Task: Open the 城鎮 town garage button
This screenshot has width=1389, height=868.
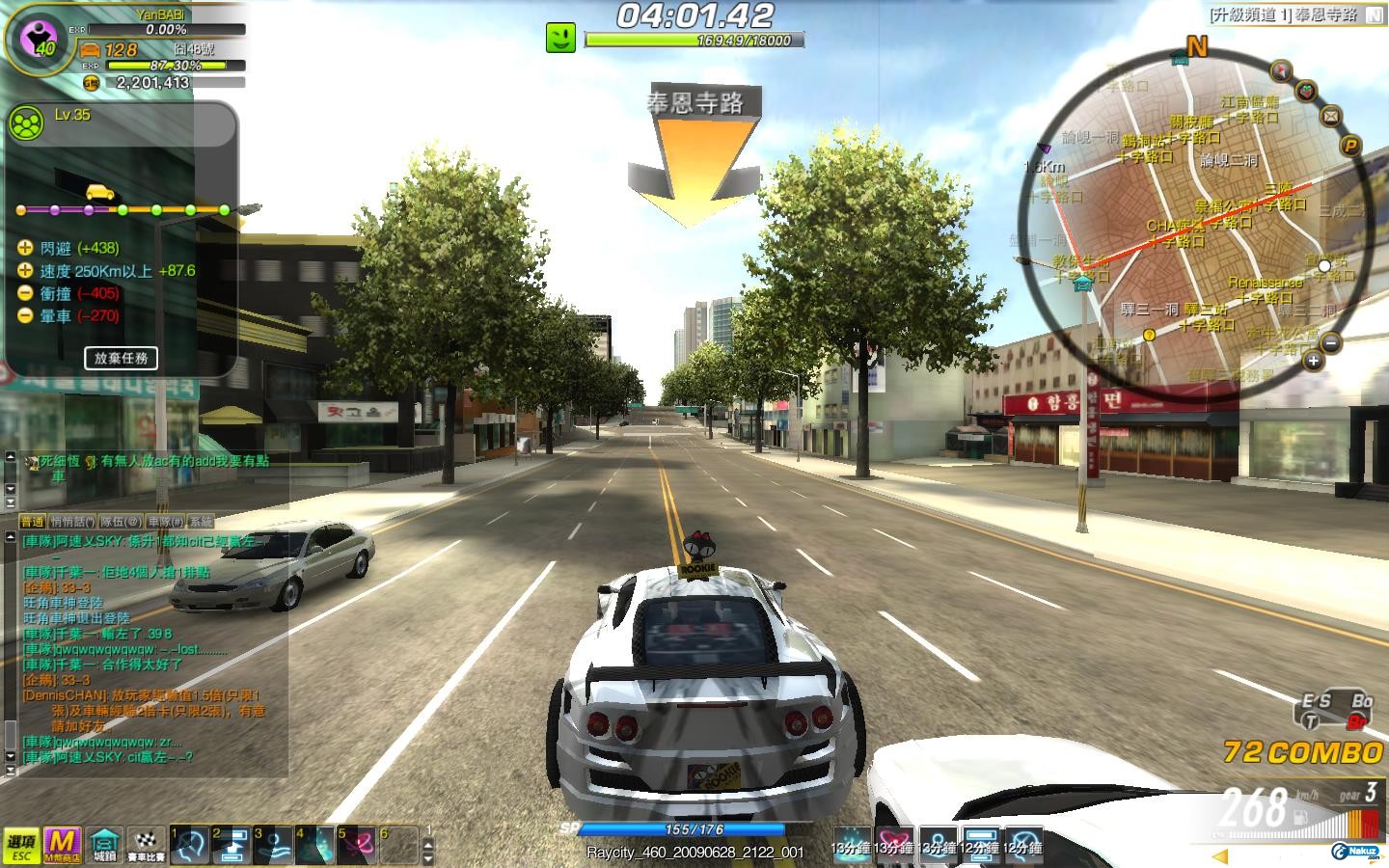Action: [x=104, y=846]
